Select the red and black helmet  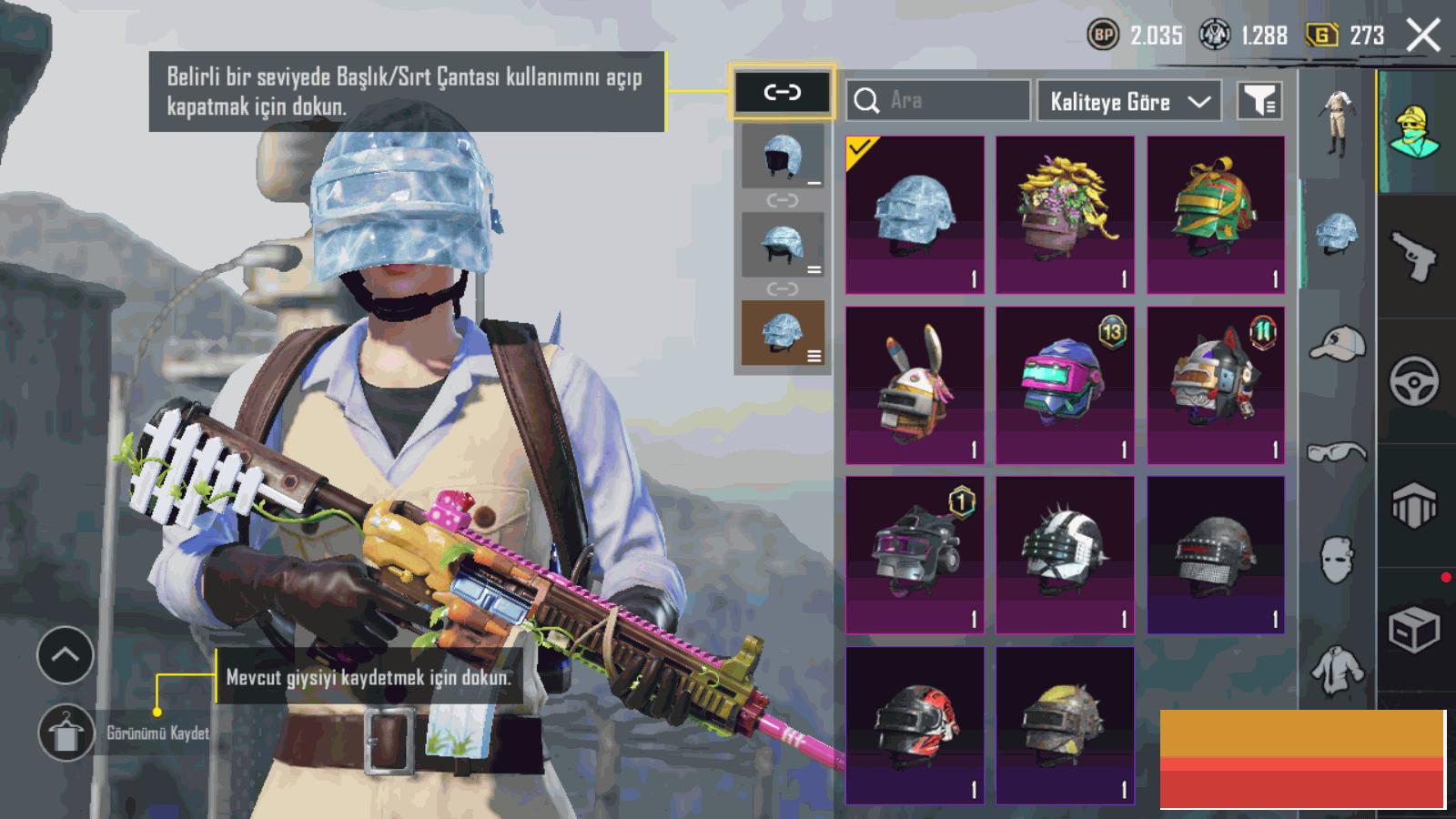click(915, 725)
